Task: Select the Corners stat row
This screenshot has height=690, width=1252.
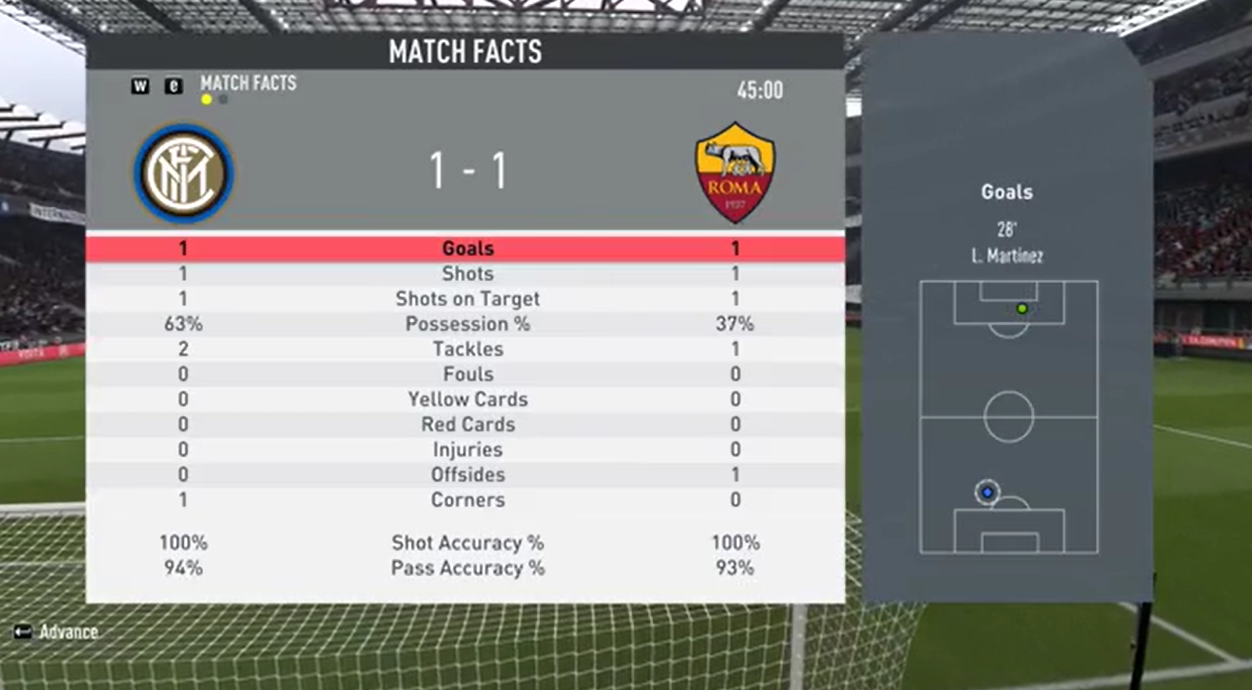Action: point(467,500)
